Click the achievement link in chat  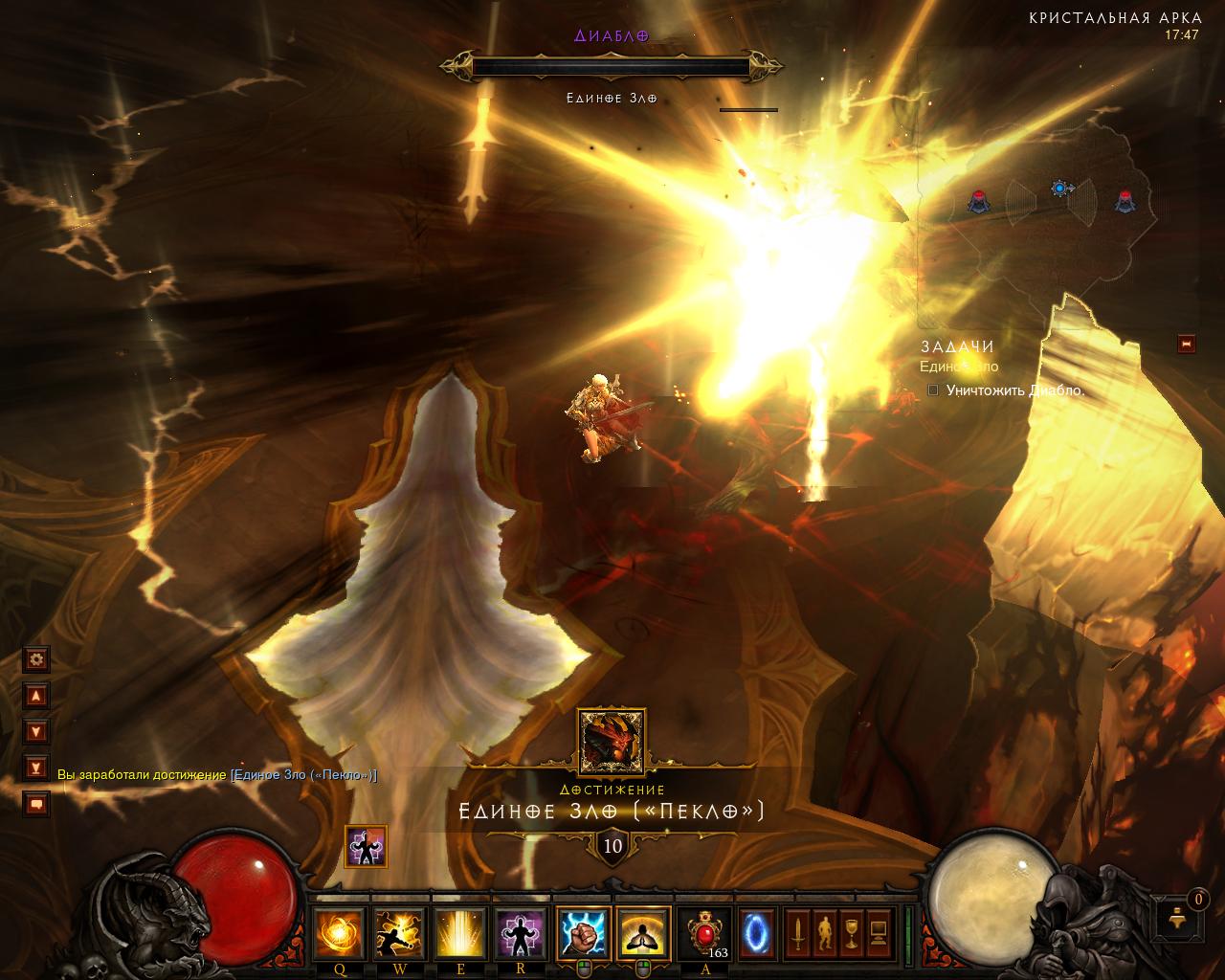tap(303, 774)
